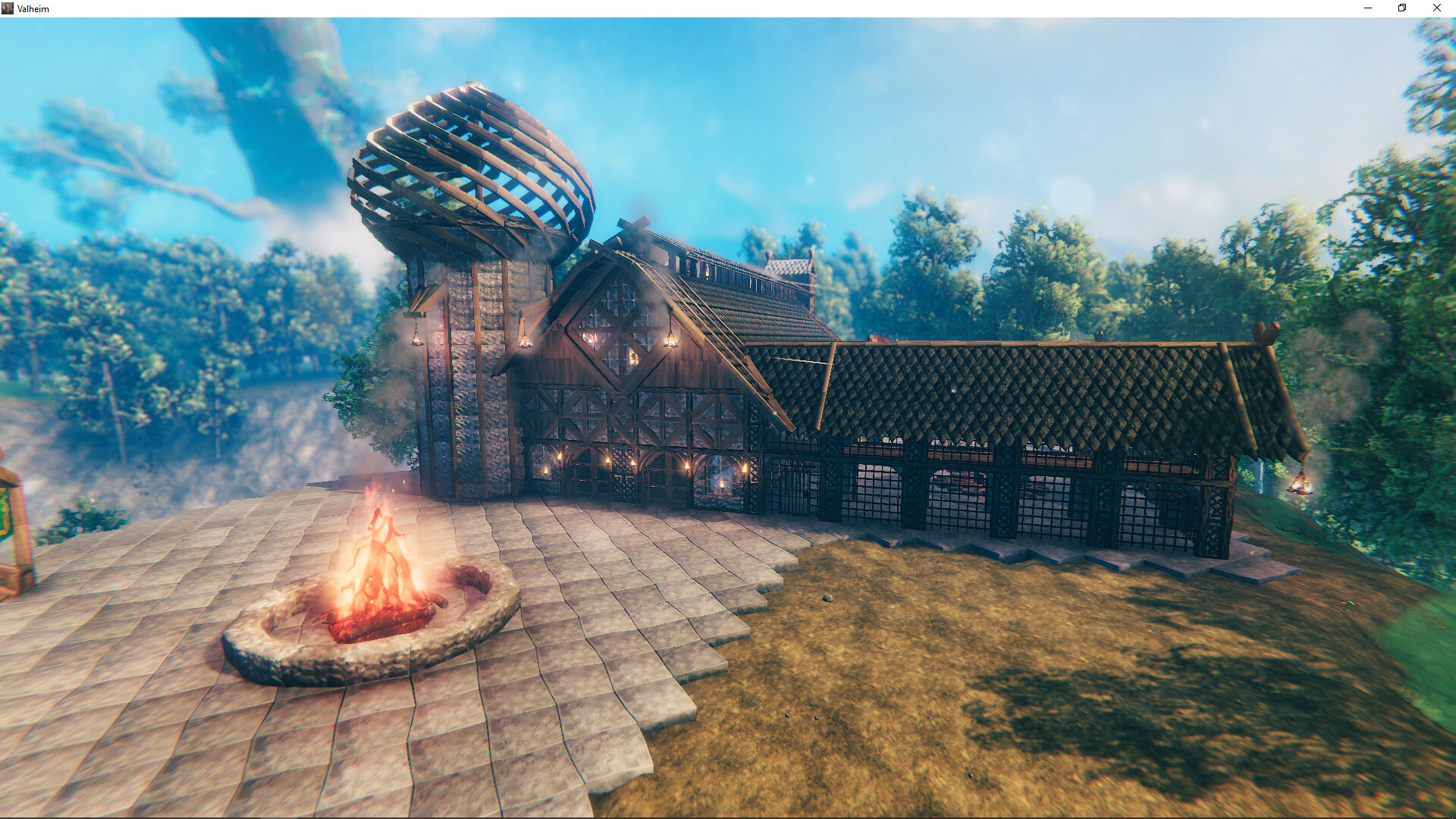Screen dimensions: 1456x819
Task: Select the Valheim title bar text
Action: coord(32,8)
